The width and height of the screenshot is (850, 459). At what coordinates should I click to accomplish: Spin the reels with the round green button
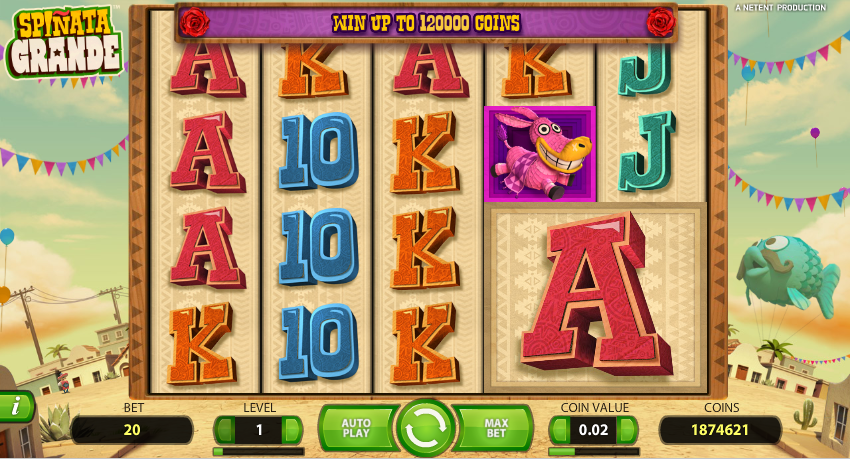tap(426, 428)
